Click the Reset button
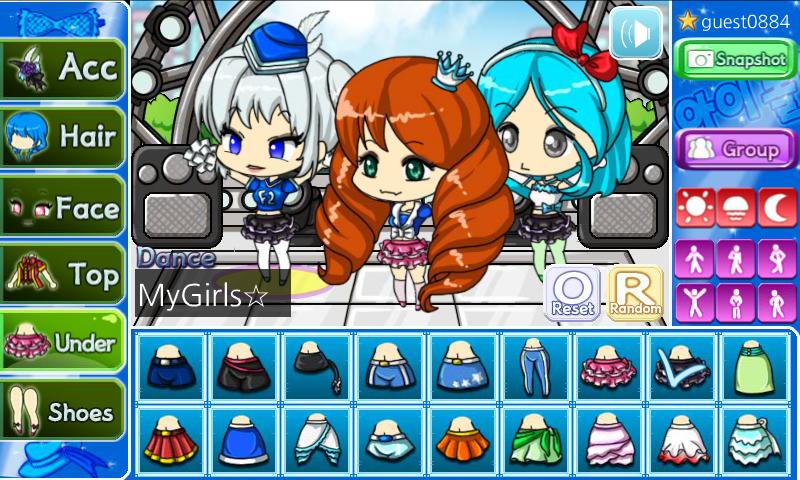Viewport: 800px width, 480px height. pos(573,293)
